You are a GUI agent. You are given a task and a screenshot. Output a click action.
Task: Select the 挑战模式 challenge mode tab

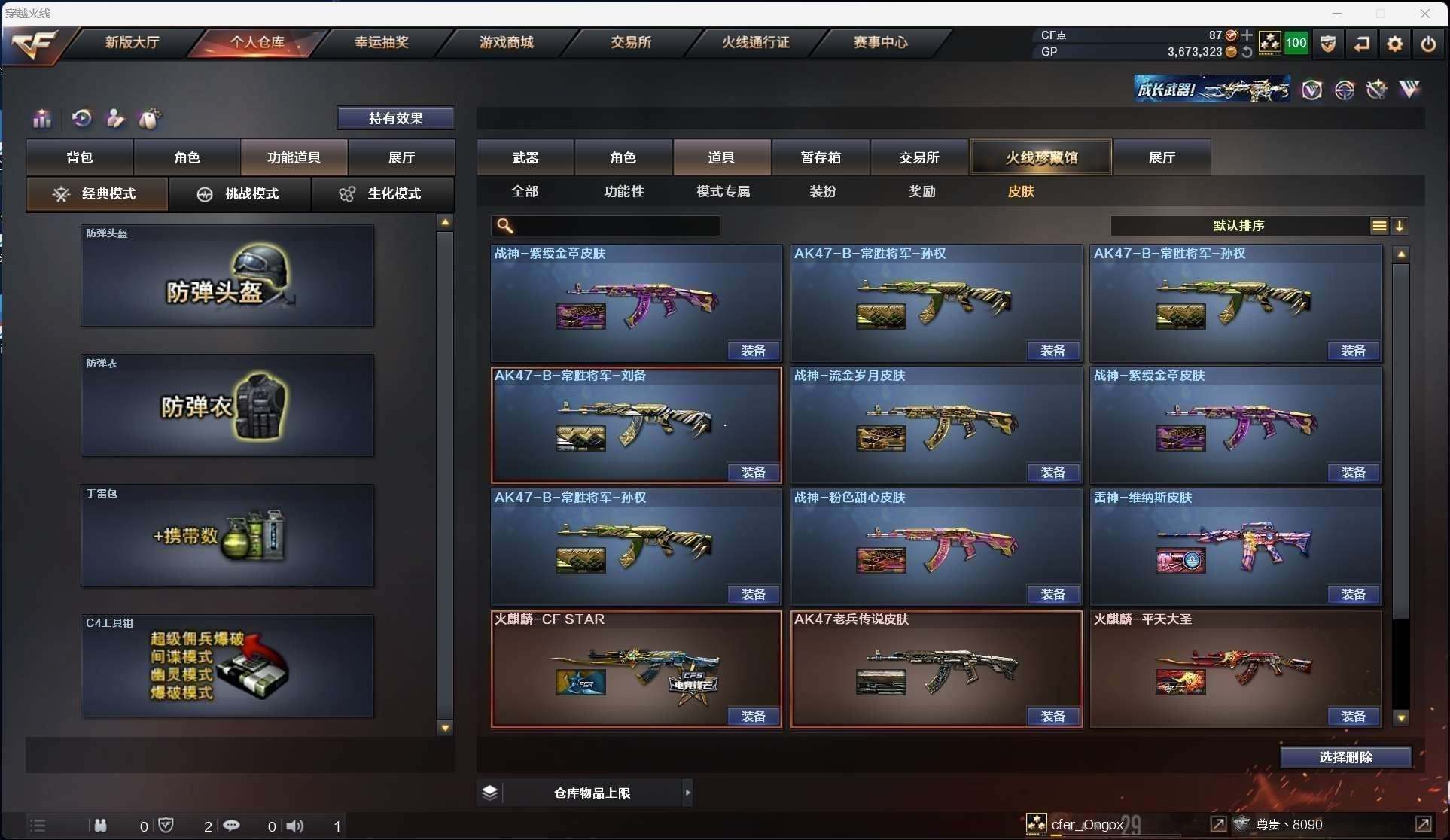click(x=239, y=194)
